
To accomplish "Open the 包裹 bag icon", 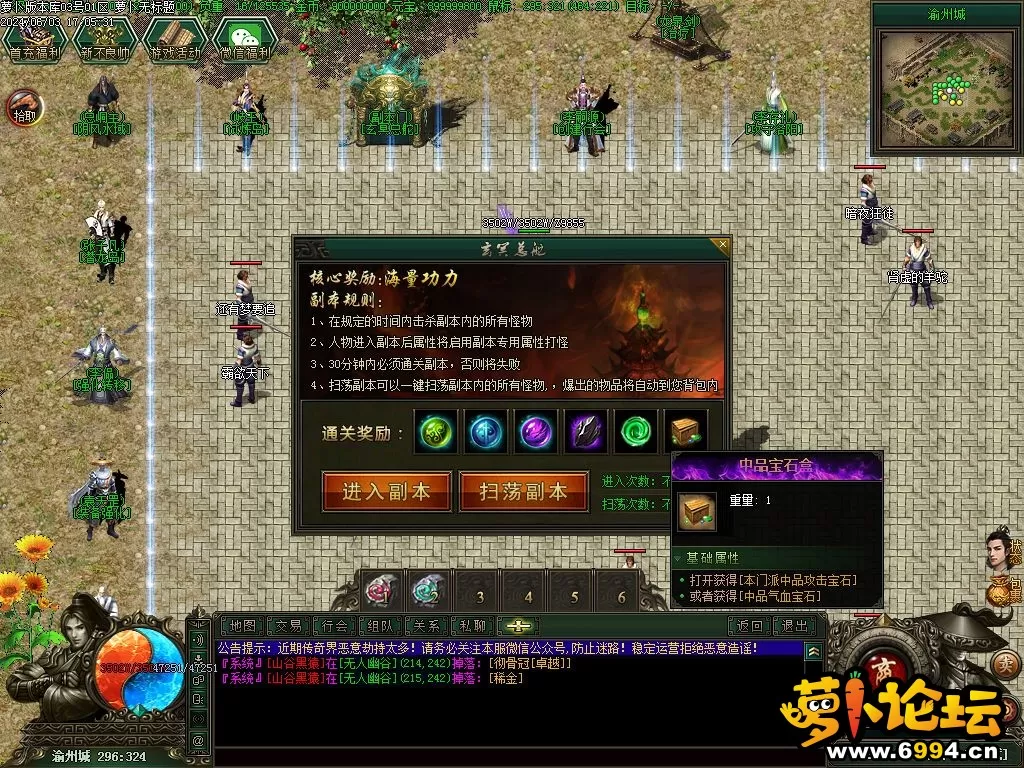I will point(1001,594).
